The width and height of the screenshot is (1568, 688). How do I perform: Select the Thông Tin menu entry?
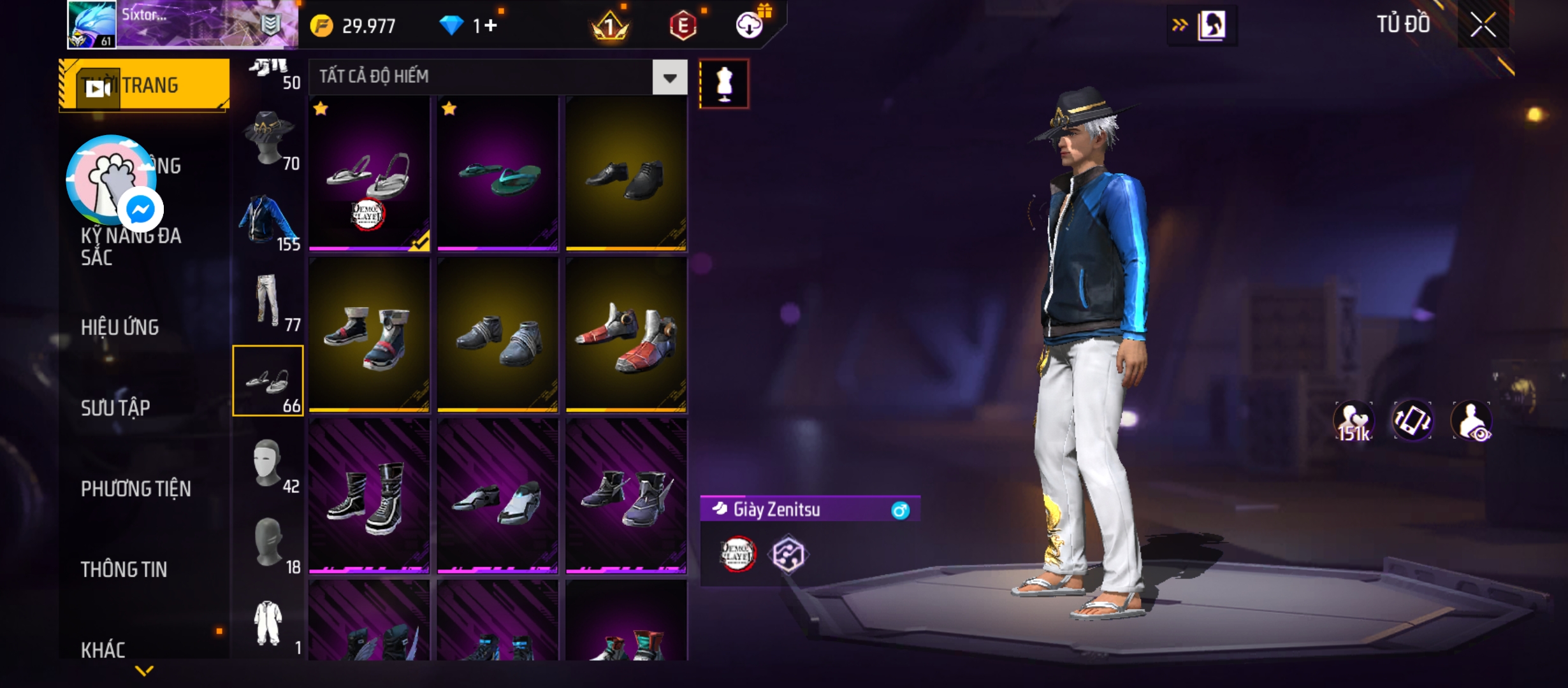[124, 570]
